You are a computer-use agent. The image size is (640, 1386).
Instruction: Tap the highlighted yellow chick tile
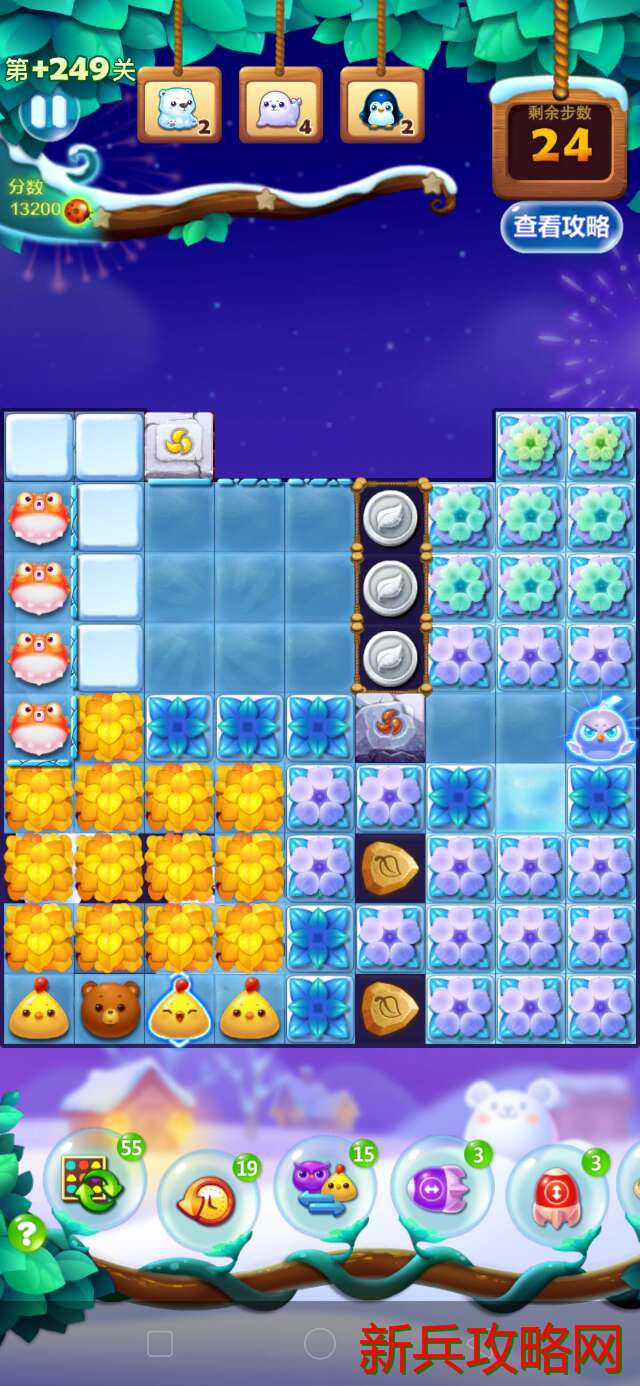coord(180,1010)
